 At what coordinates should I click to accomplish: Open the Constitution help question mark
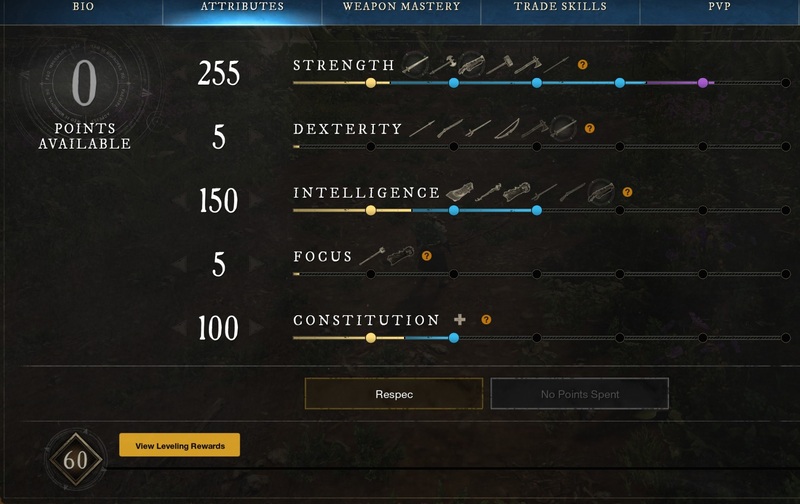486,320
